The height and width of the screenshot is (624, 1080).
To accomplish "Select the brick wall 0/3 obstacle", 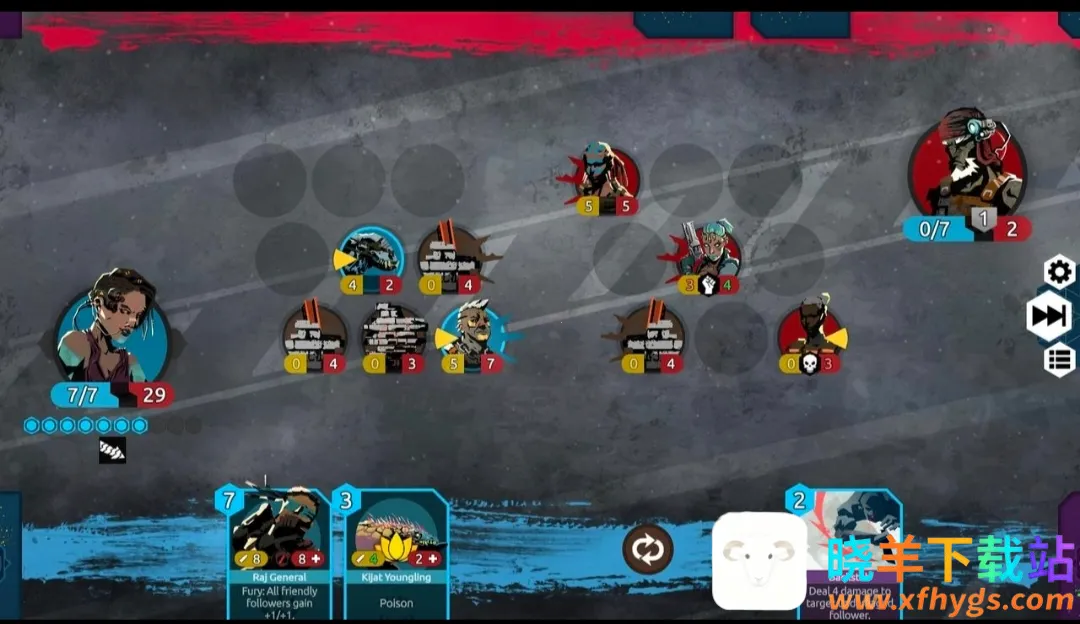I will tap(394, 334).
